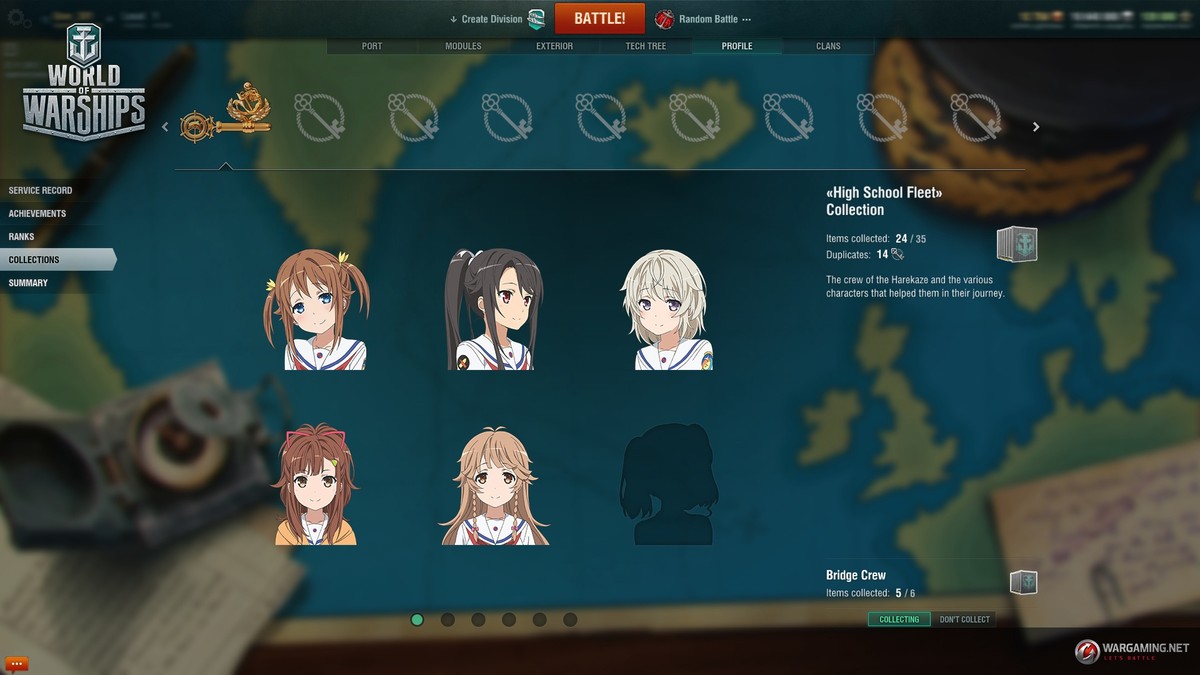The height and width of the screenshot is (675, 1200).
Task: Open the Modules tab
Action: [x=463, y=46]
